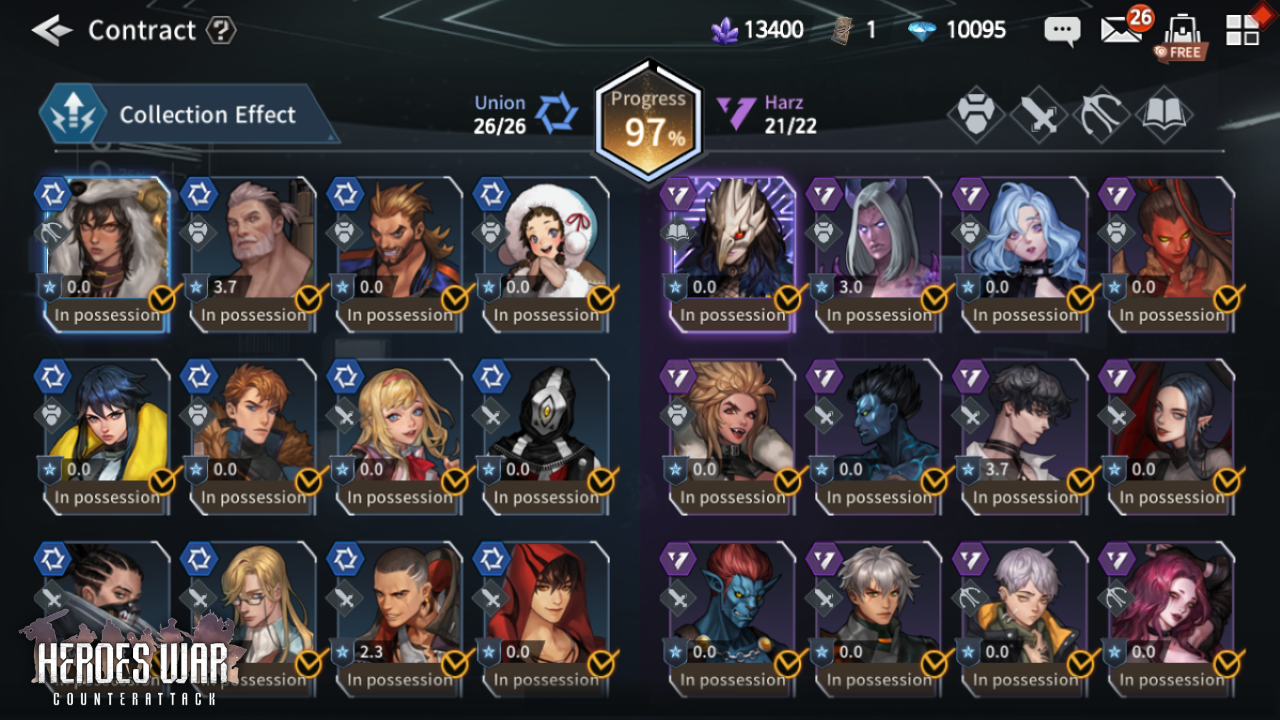The image size is (1280, 720).
Task: Go back using the arrow button
Action: [52, 30]
